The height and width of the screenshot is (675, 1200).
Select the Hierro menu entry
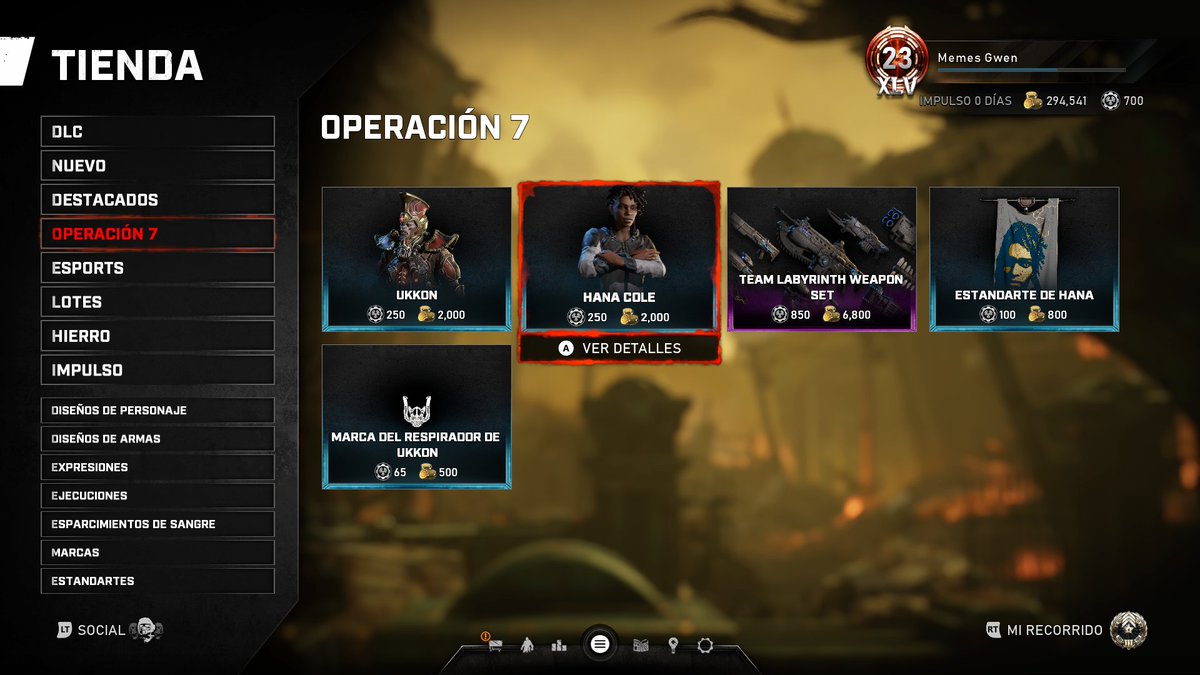157,335
